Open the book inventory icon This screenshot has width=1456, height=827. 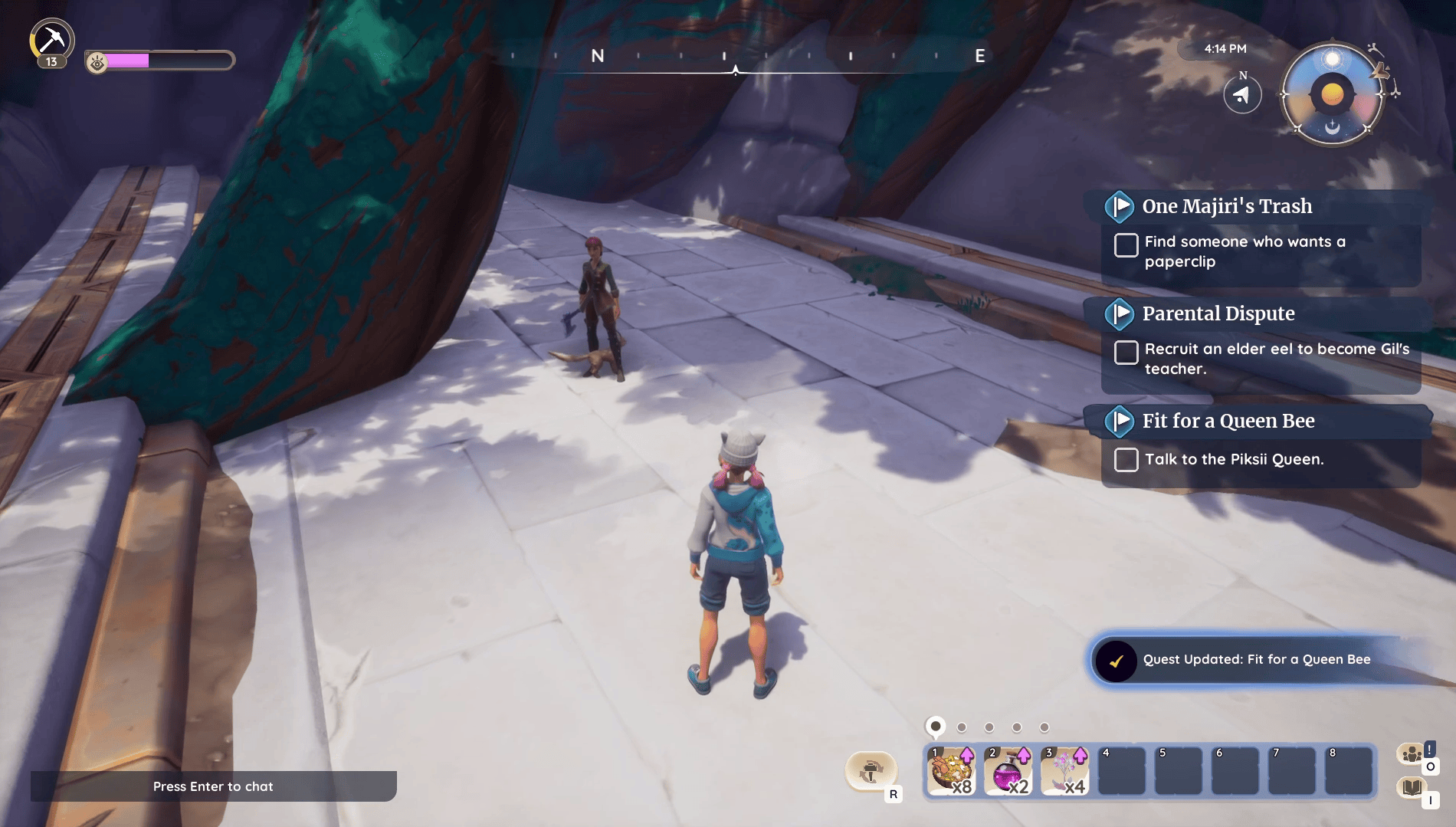pyautogui.click(x=1412, y=787)
